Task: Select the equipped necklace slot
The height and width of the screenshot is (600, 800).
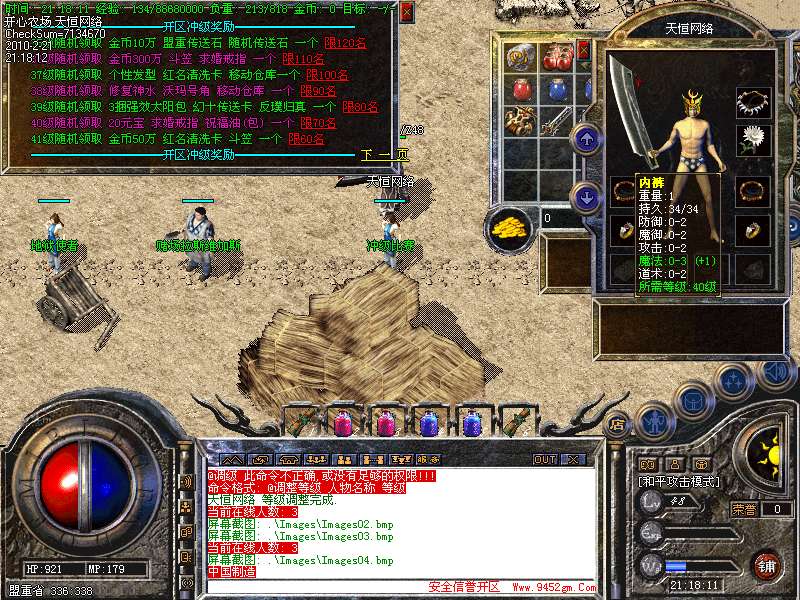Action: (752, 100)
